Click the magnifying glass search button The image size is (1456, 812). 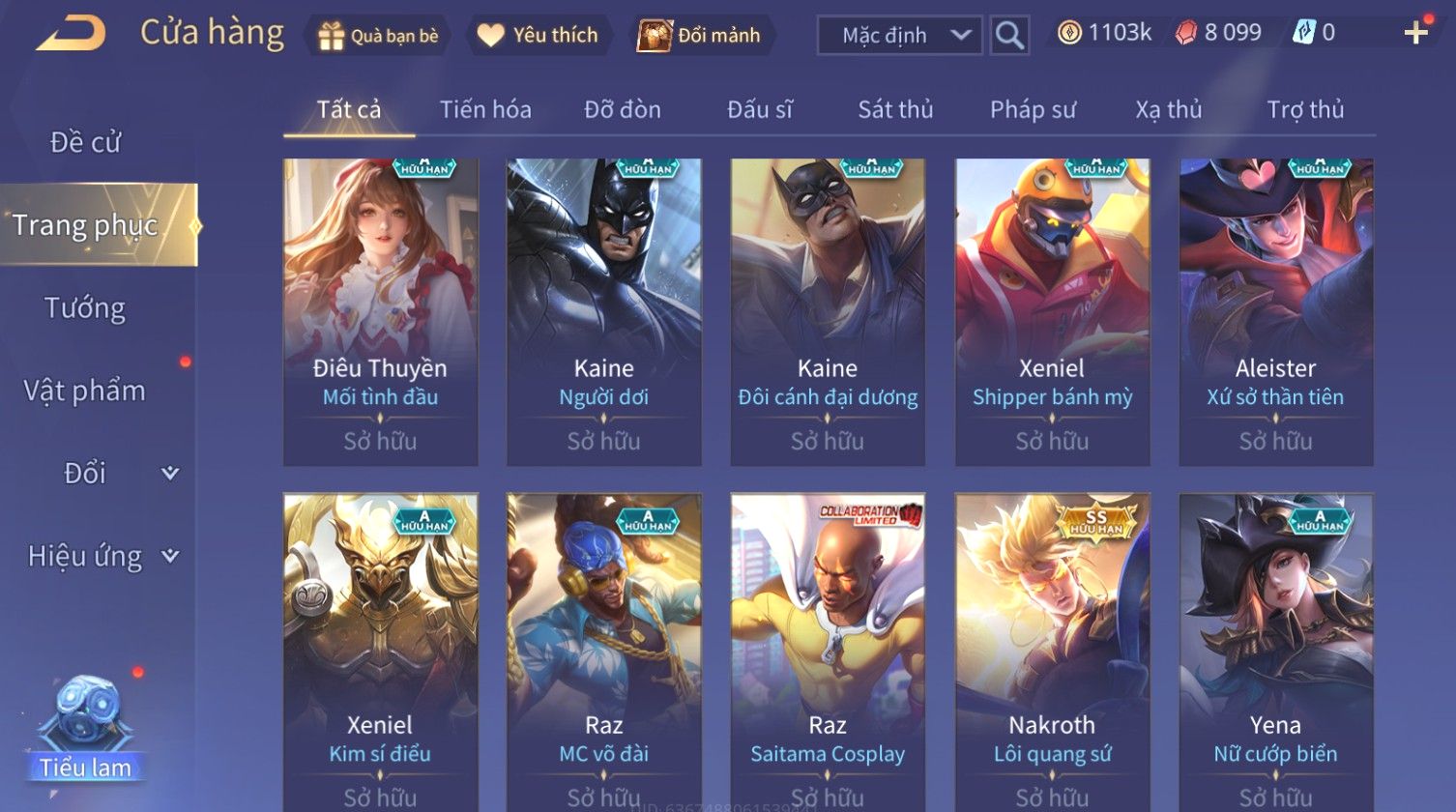tap(1009, 36)
